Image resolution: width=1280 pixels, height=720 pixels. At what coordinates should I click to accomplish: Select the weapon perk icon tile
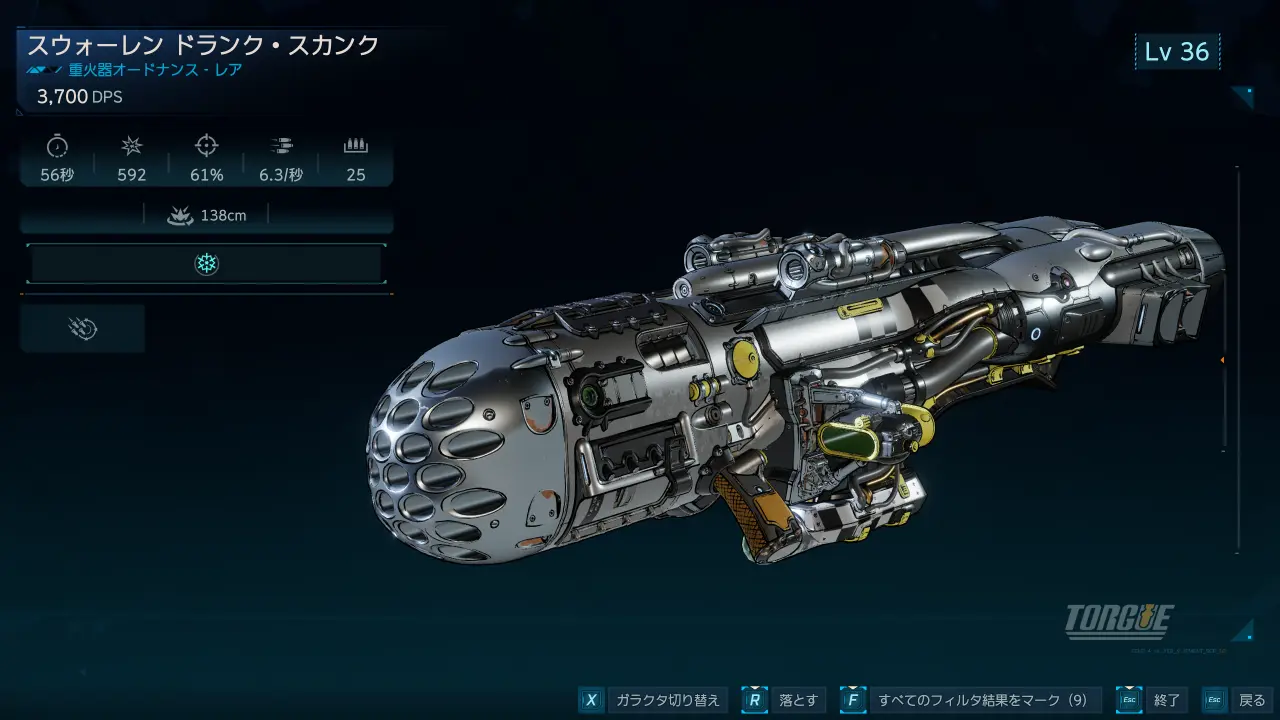(83, 329)
